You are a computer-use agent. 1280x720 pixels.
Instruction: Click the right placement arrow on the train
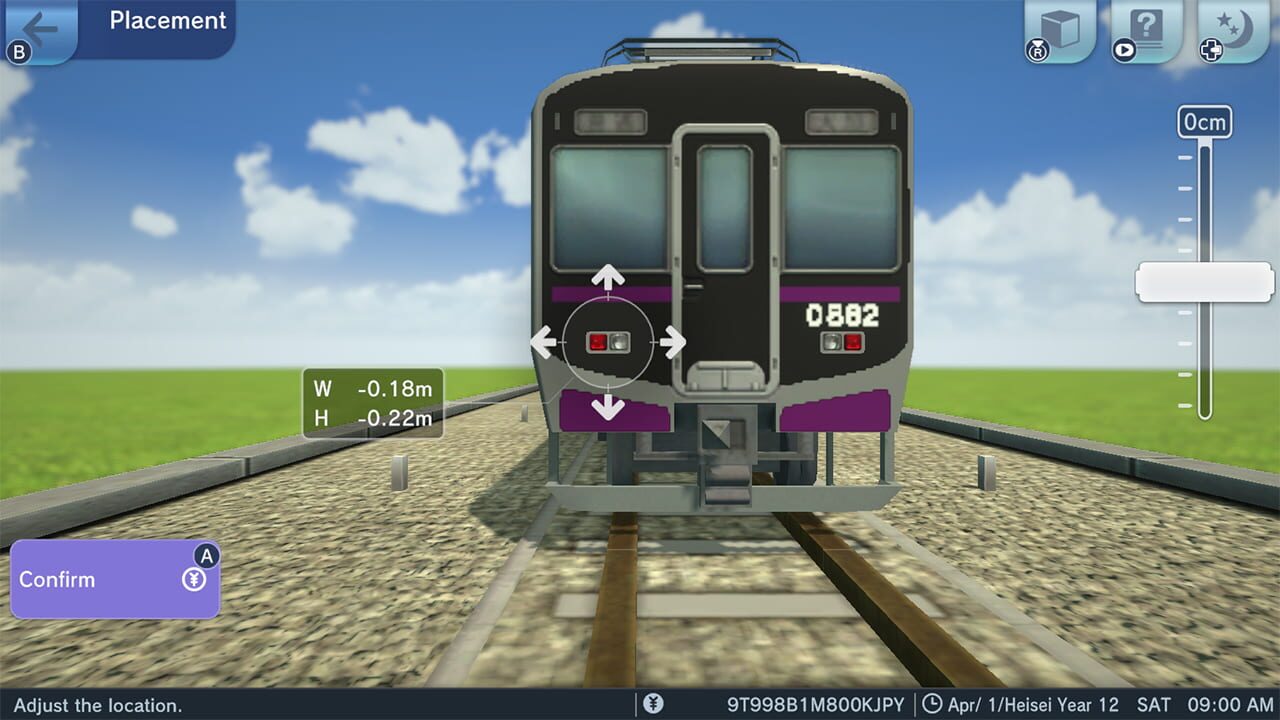pos(674,342)
